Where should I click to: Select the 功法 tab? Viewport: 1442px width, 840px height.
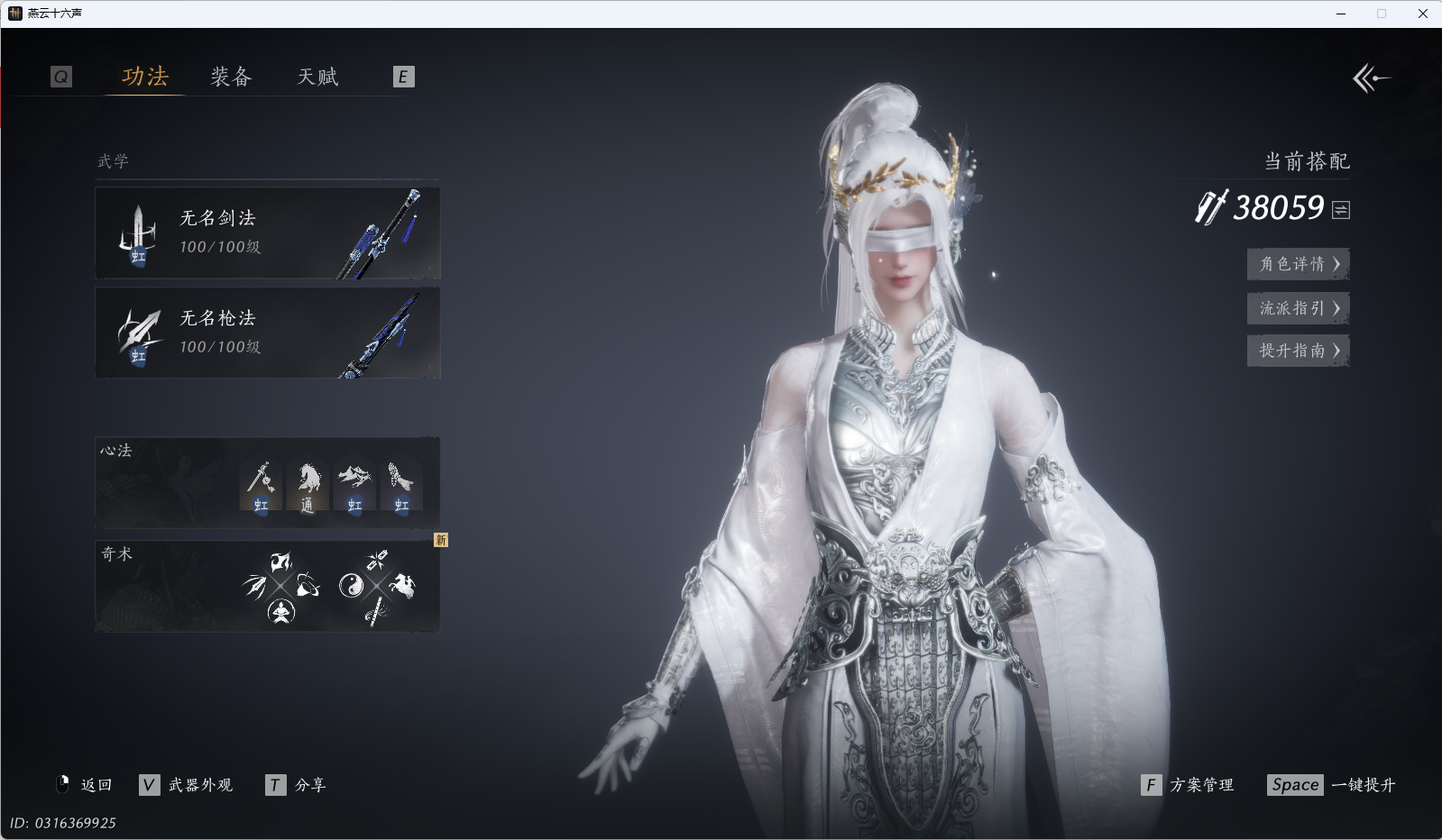pos(145,77)
